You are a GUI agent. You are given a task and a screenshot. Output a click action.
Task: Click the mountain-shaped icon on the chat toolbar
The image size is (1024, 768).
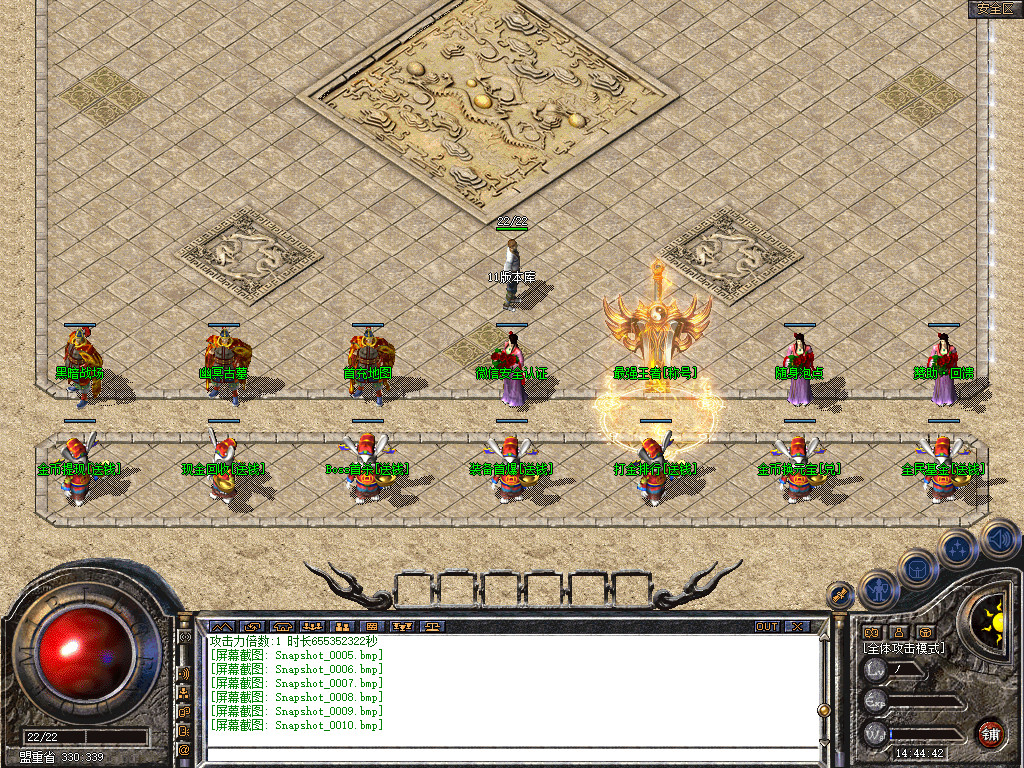pos(220,627)
